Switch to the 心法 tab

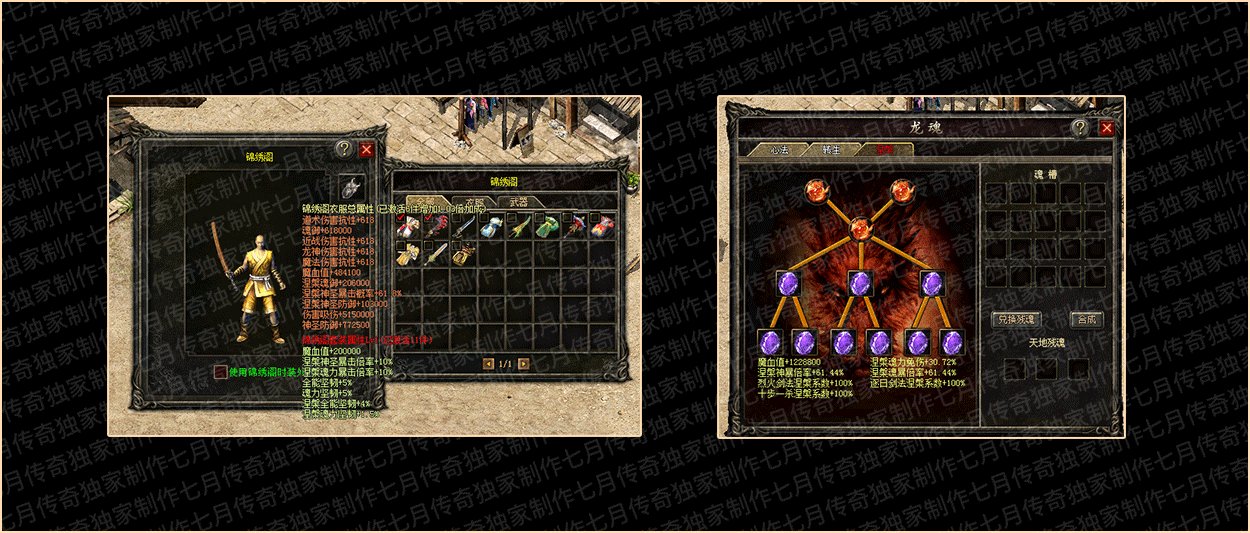pyautogui.click(x=780, y=150)
